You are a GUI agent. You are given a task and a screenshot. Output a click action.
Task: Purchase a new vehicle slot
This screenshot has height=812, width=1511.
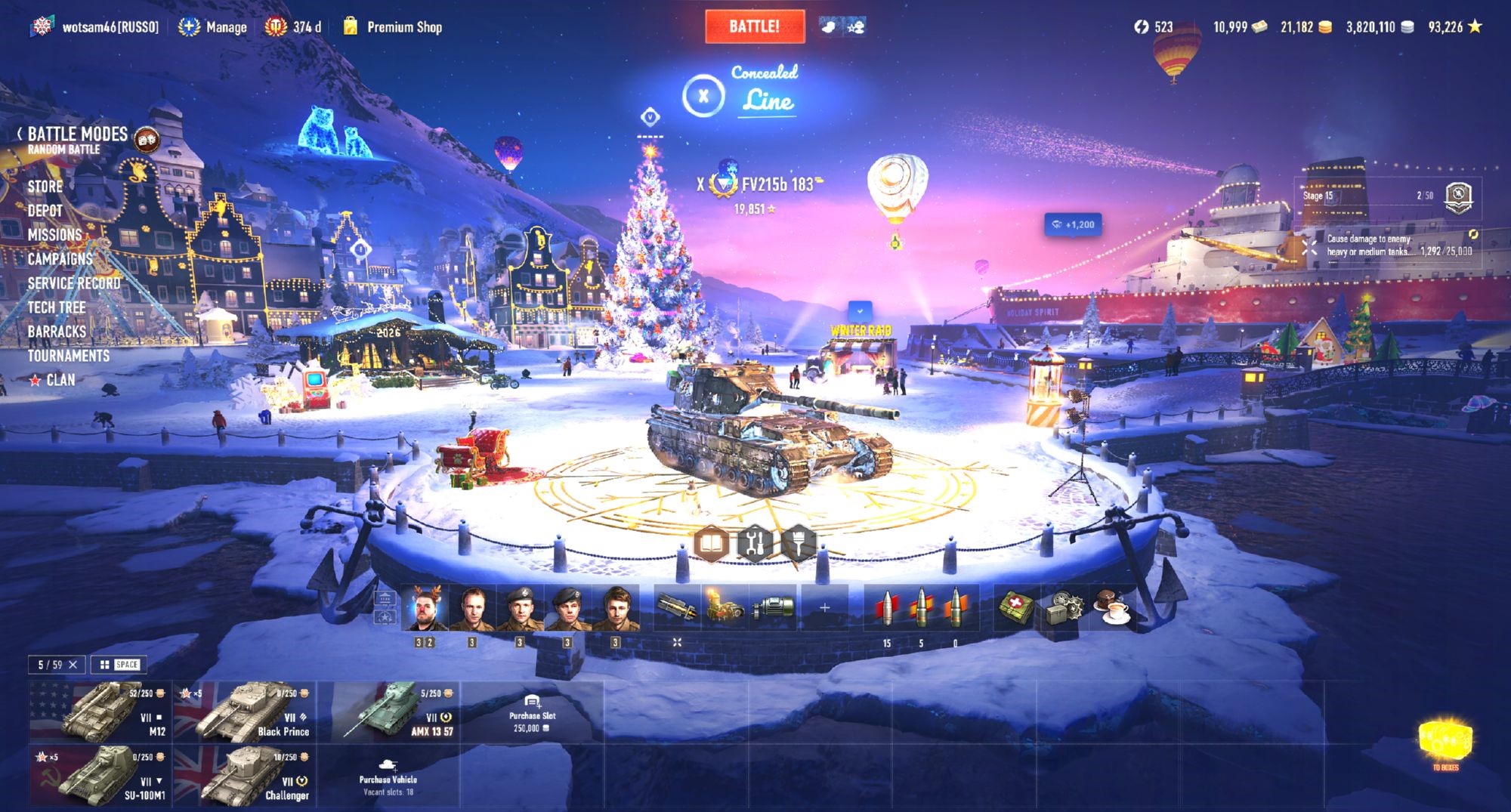[x=532, y=712]
